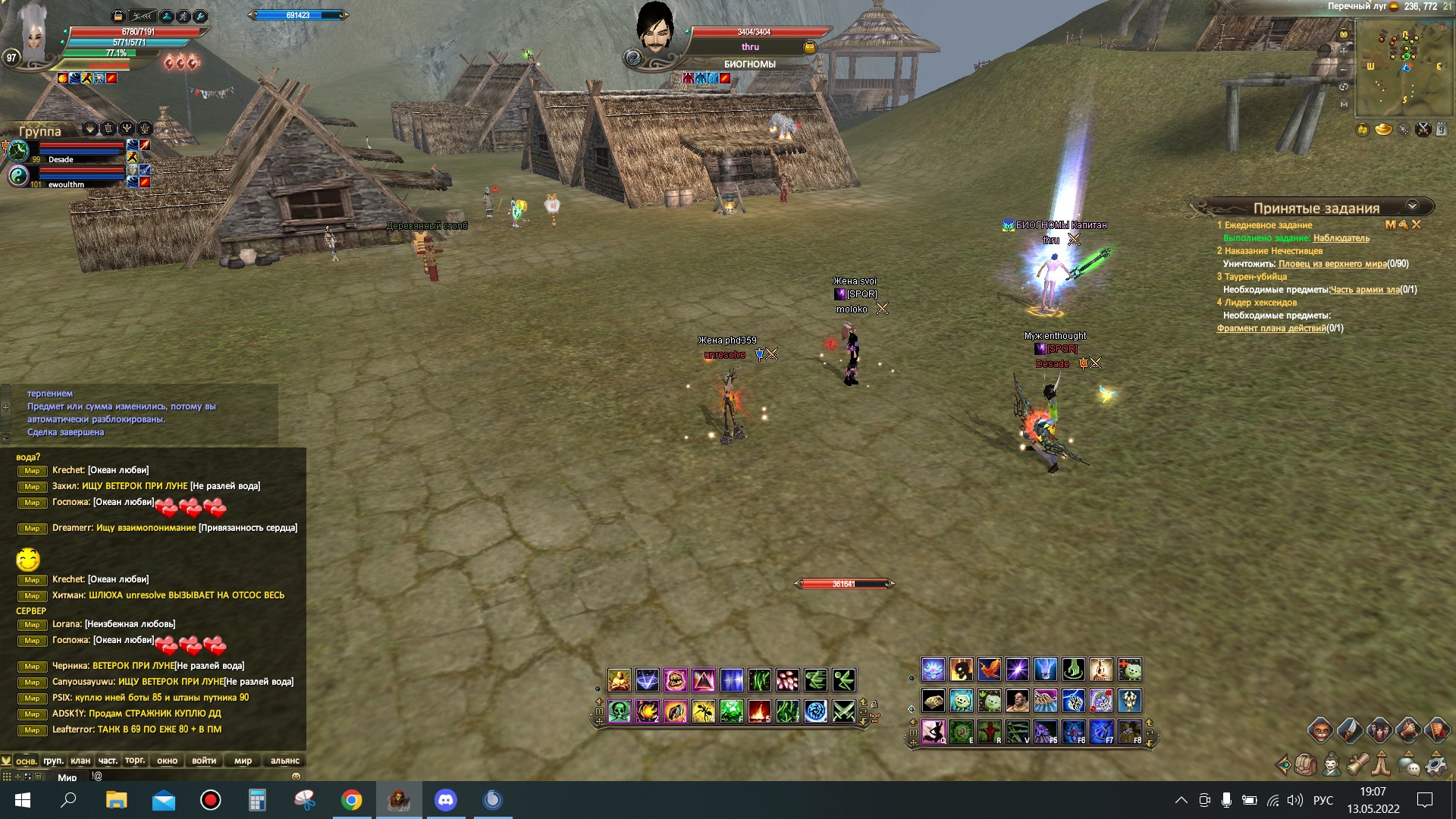This screenshot has height=819, width=1456.
Task: Open the pet menu with the cat face
Action: [x=1320, y=731]
